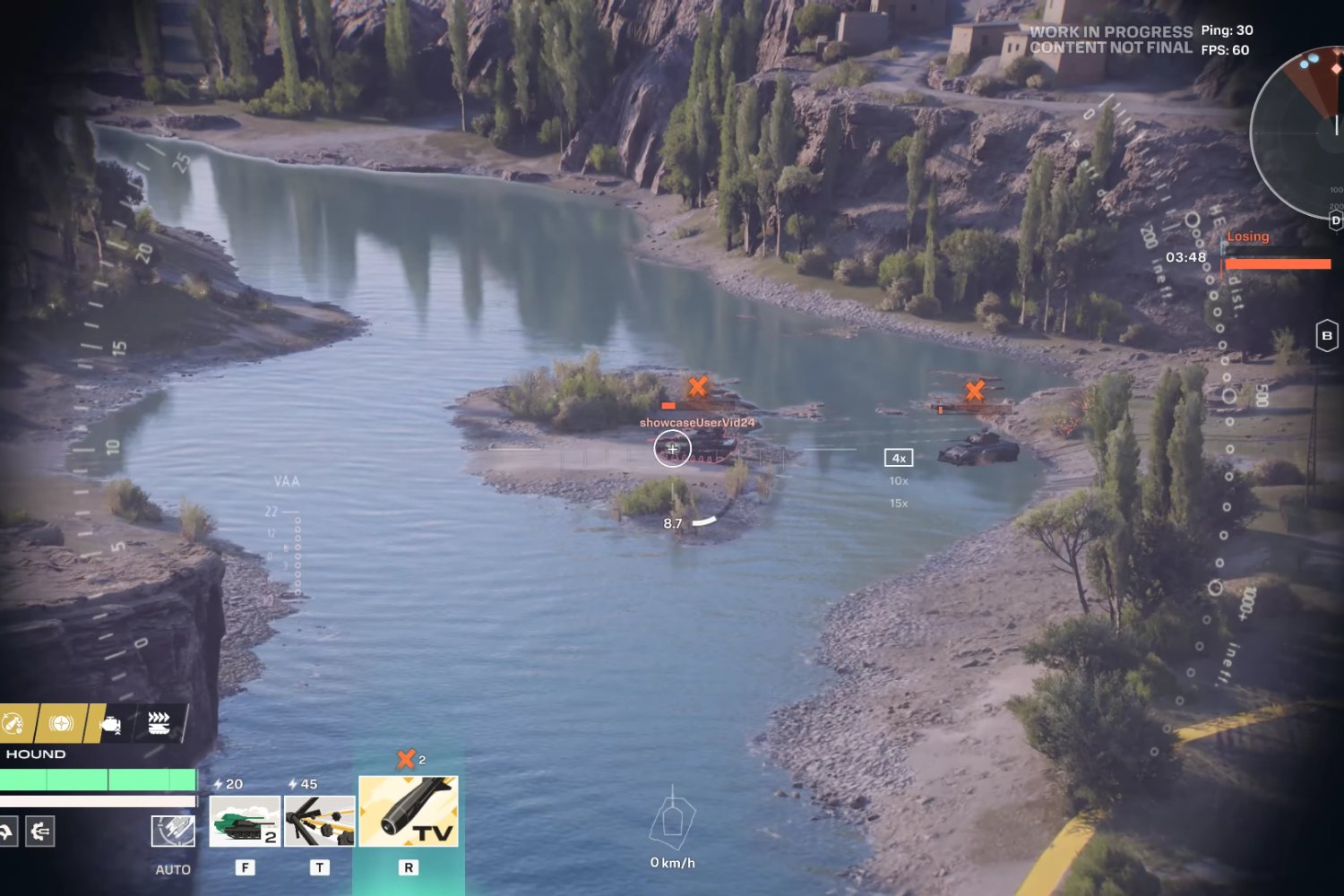Viewport: 1344px width, 896px height.
Task: Click the green health bar of HOUND
Action: [x=99, y=780]
